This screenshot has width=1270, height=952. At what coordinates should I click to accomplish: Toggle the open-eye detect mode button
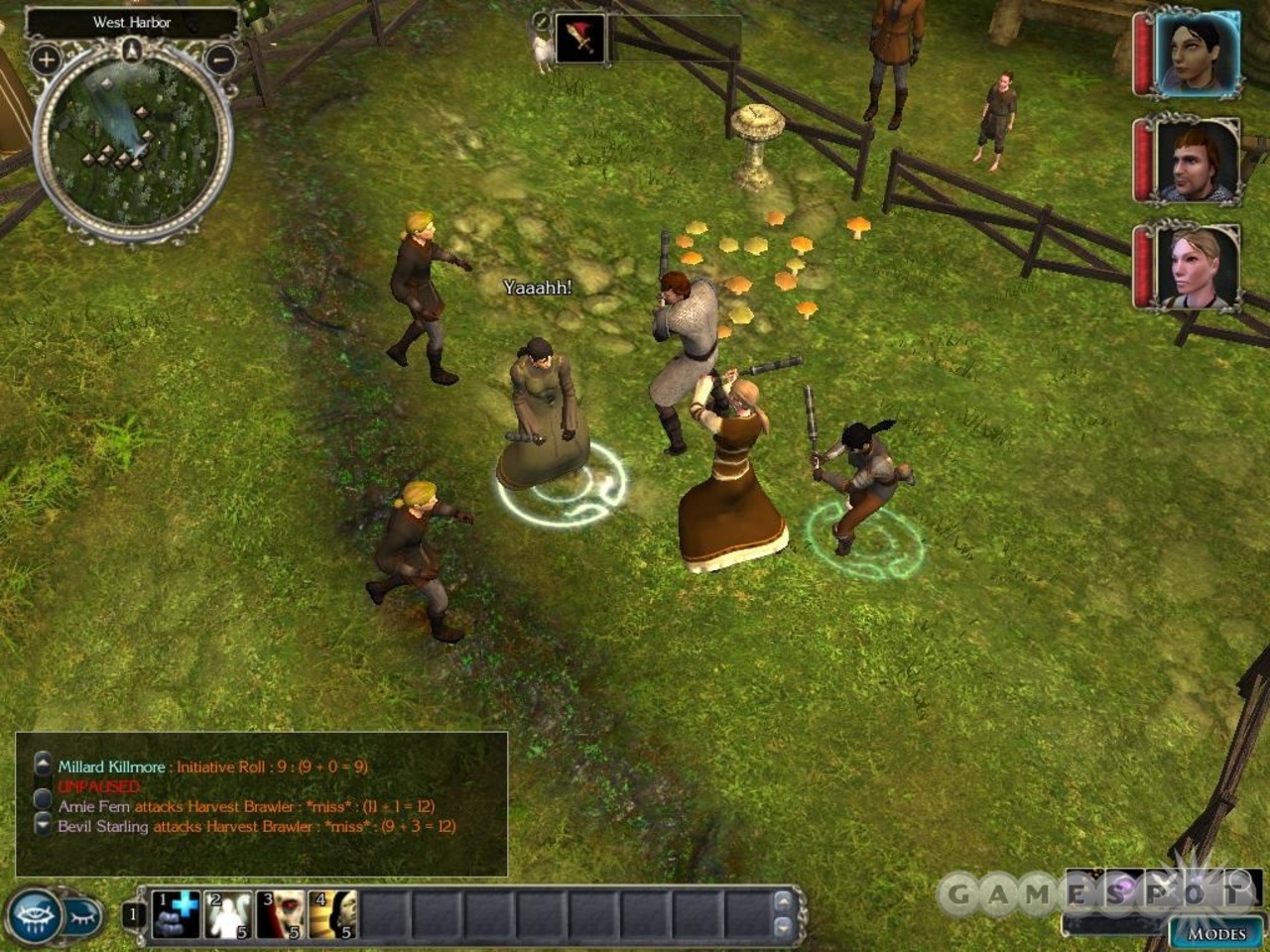[x=34, y=914]
